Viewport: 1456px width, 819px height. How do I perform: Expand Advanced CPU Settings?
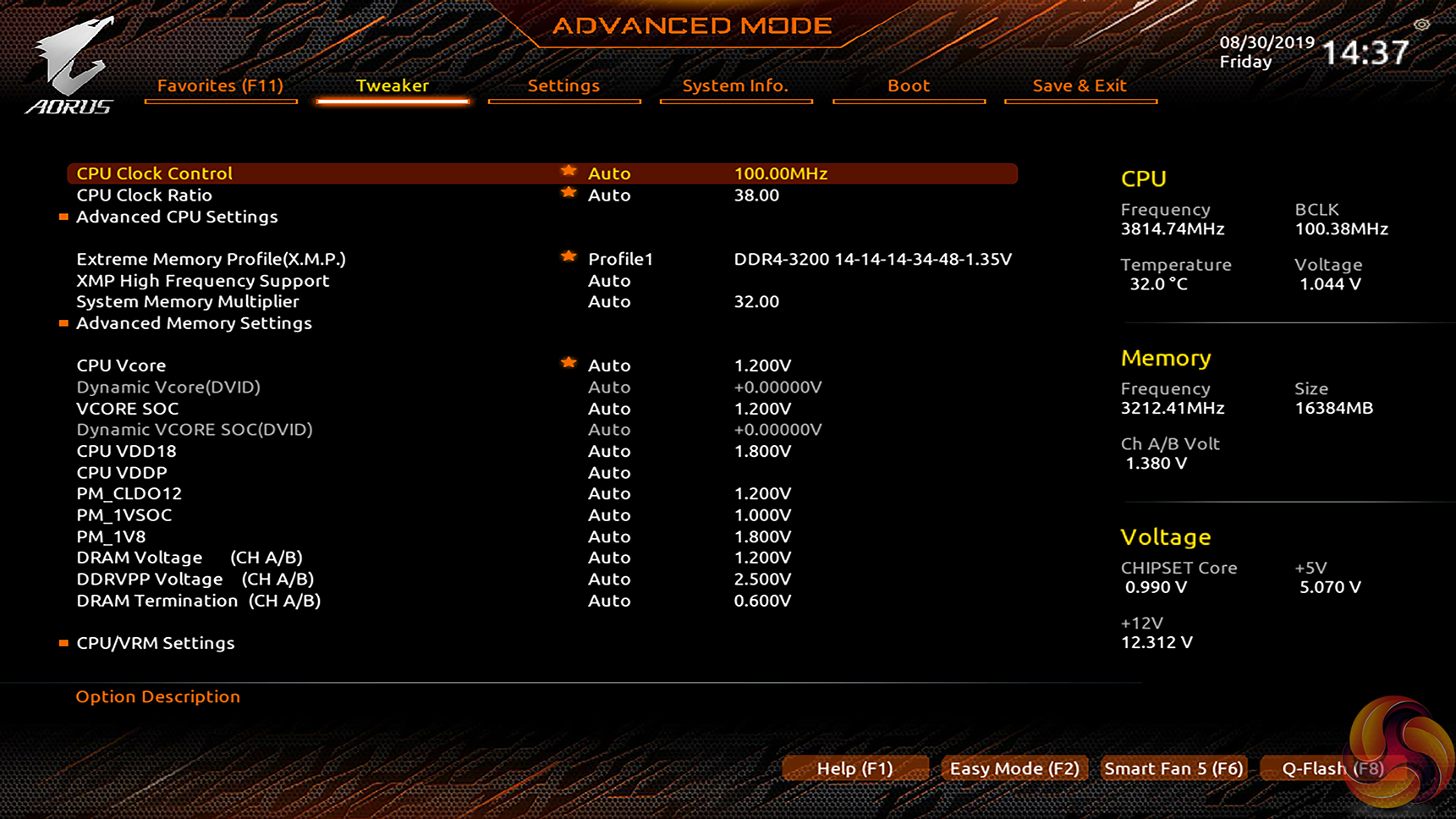tap(177, 217)
